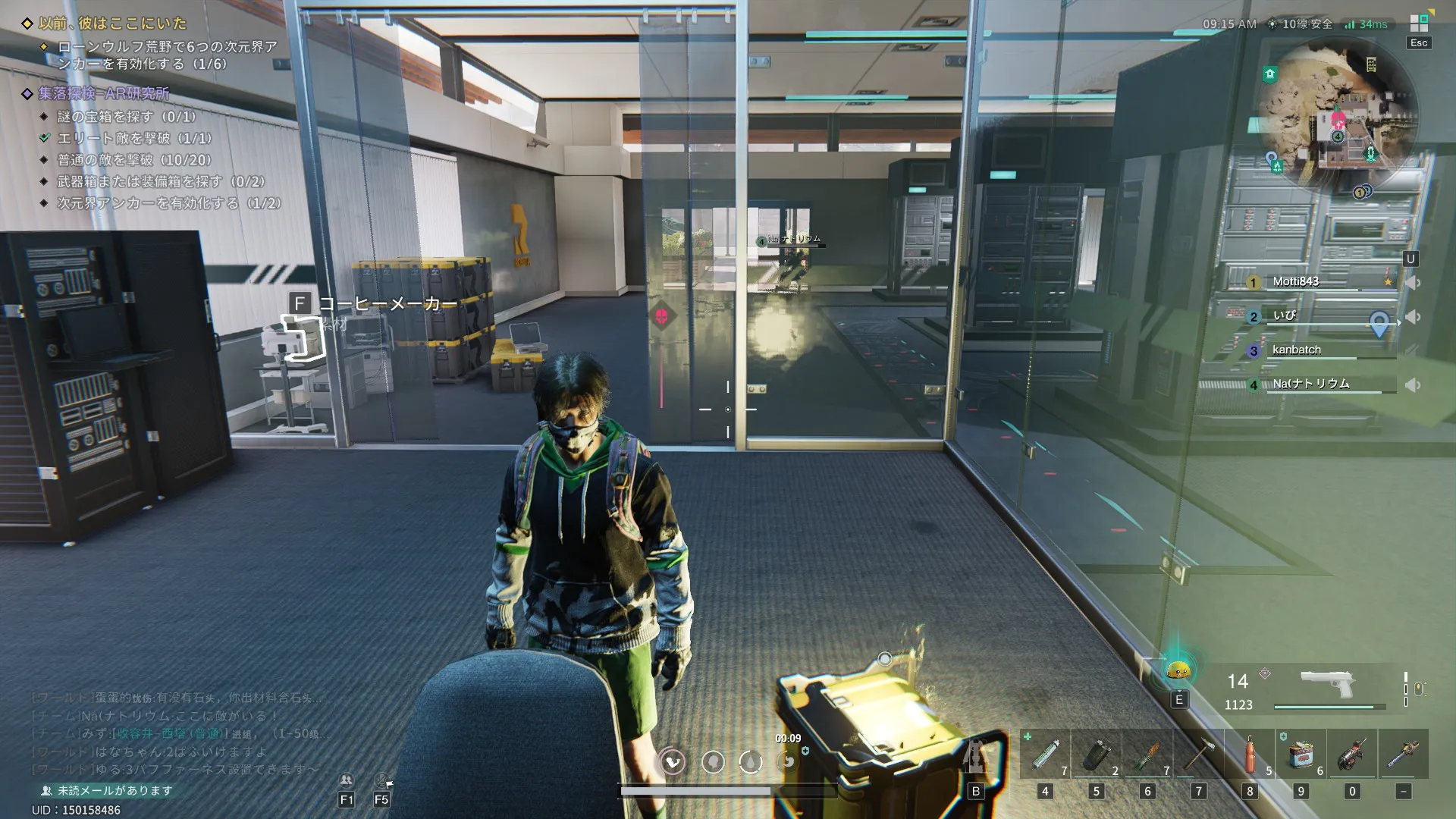Select the dark grenade canister slot
The height and width of the screenshot is (819, 1456).
coord(1097,755)
